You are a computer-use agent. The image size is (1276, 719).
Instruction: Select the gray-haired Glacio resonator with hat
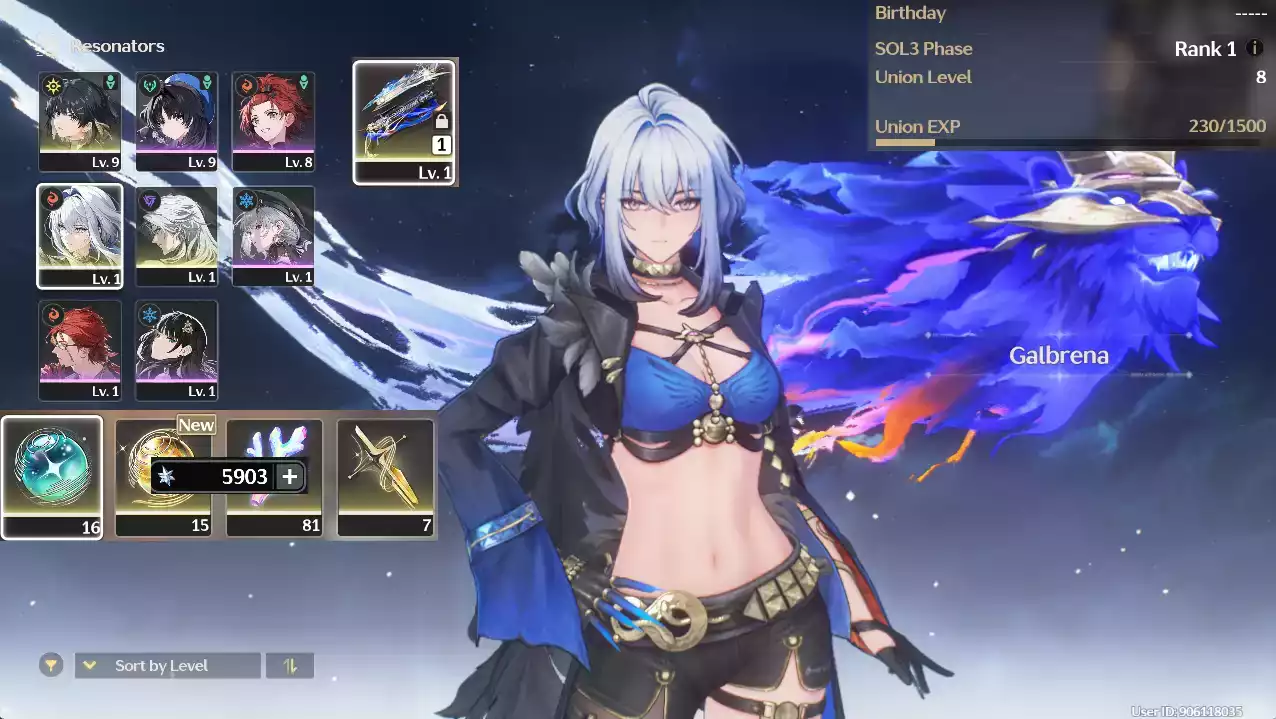273,235
